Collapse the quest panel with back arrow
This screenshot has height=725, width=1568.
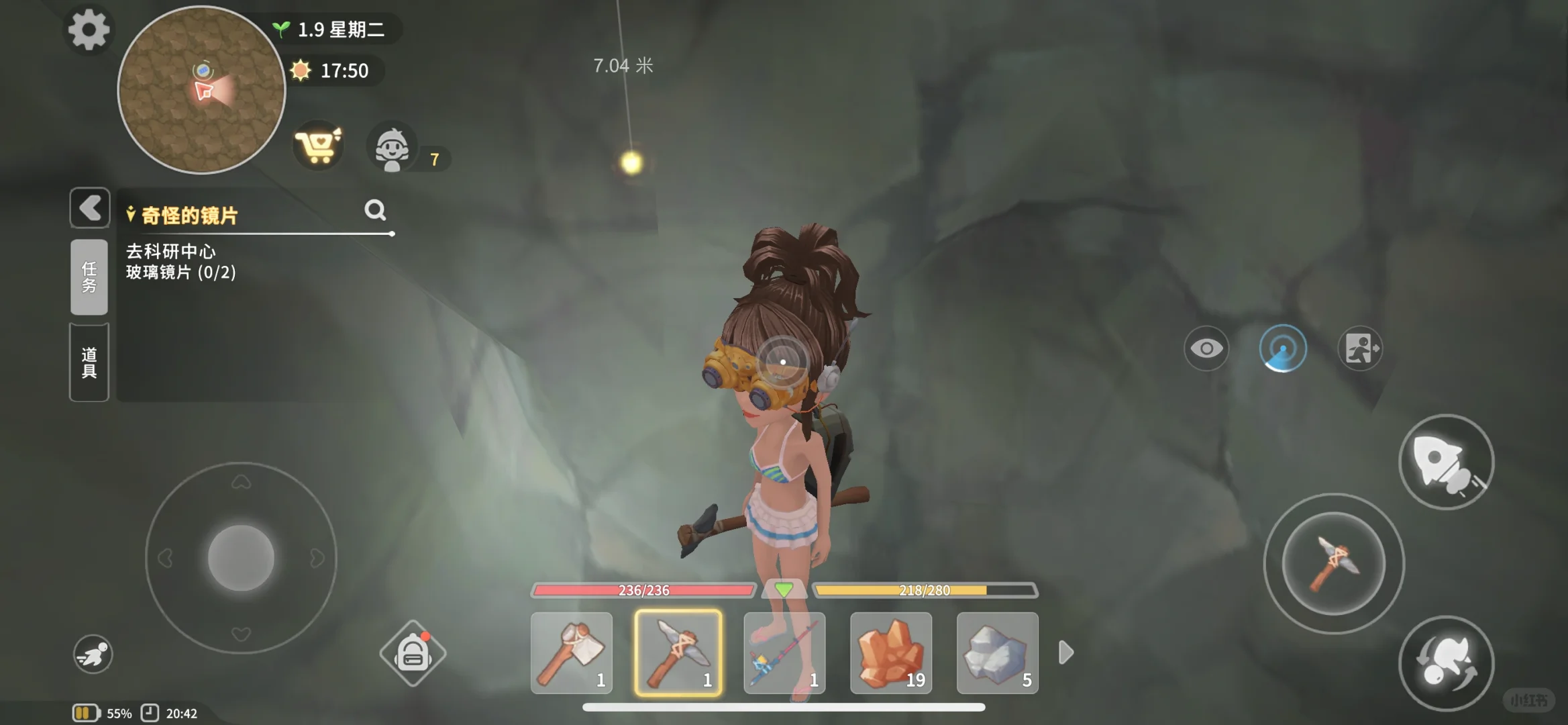coord(90,208)
